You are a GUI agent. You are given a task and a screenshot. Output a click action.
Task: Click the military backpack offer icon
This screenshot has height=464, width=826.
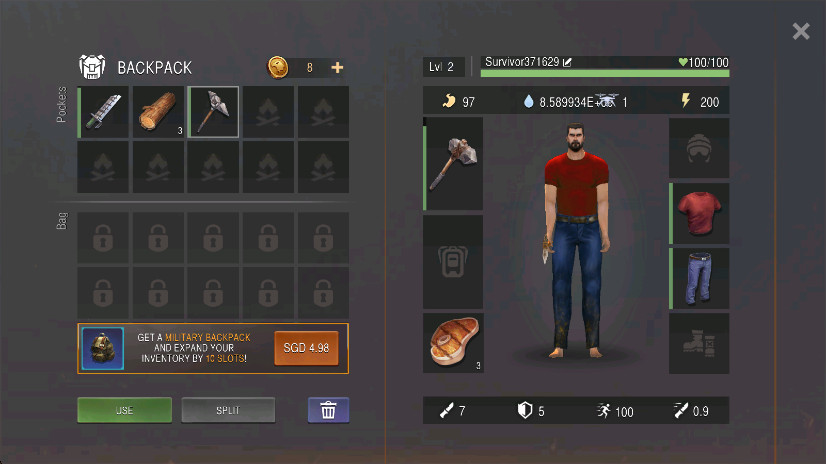coord(102,349)
